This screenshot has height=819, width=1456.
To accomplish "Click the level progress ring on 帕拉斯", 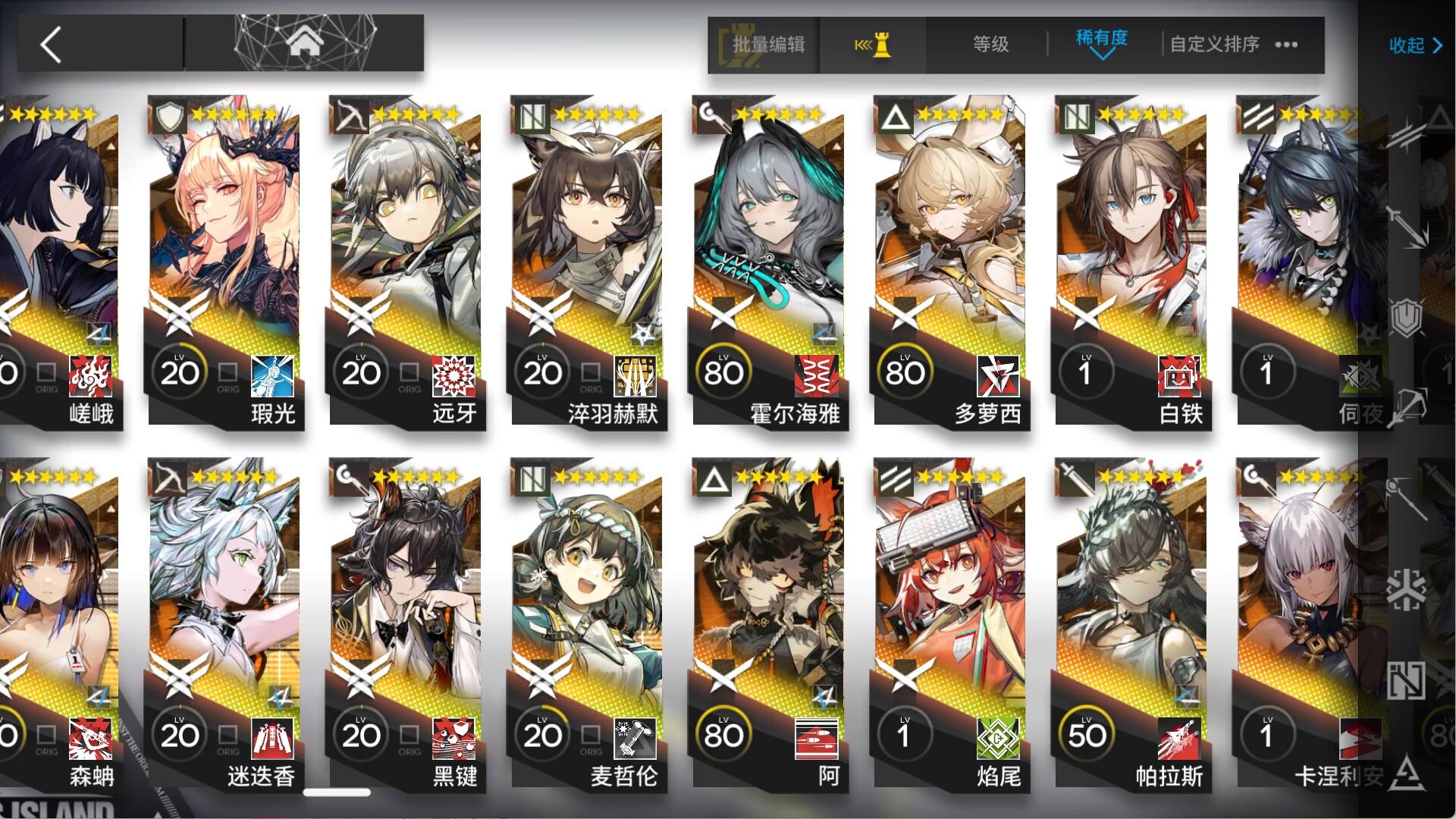I will (1087, 733).
